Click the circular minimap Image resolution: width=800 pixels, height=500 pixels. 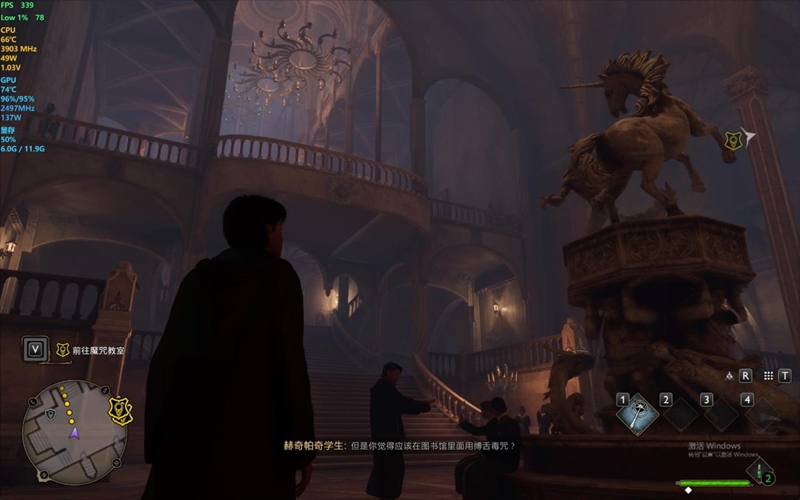(x=74, y=433)
